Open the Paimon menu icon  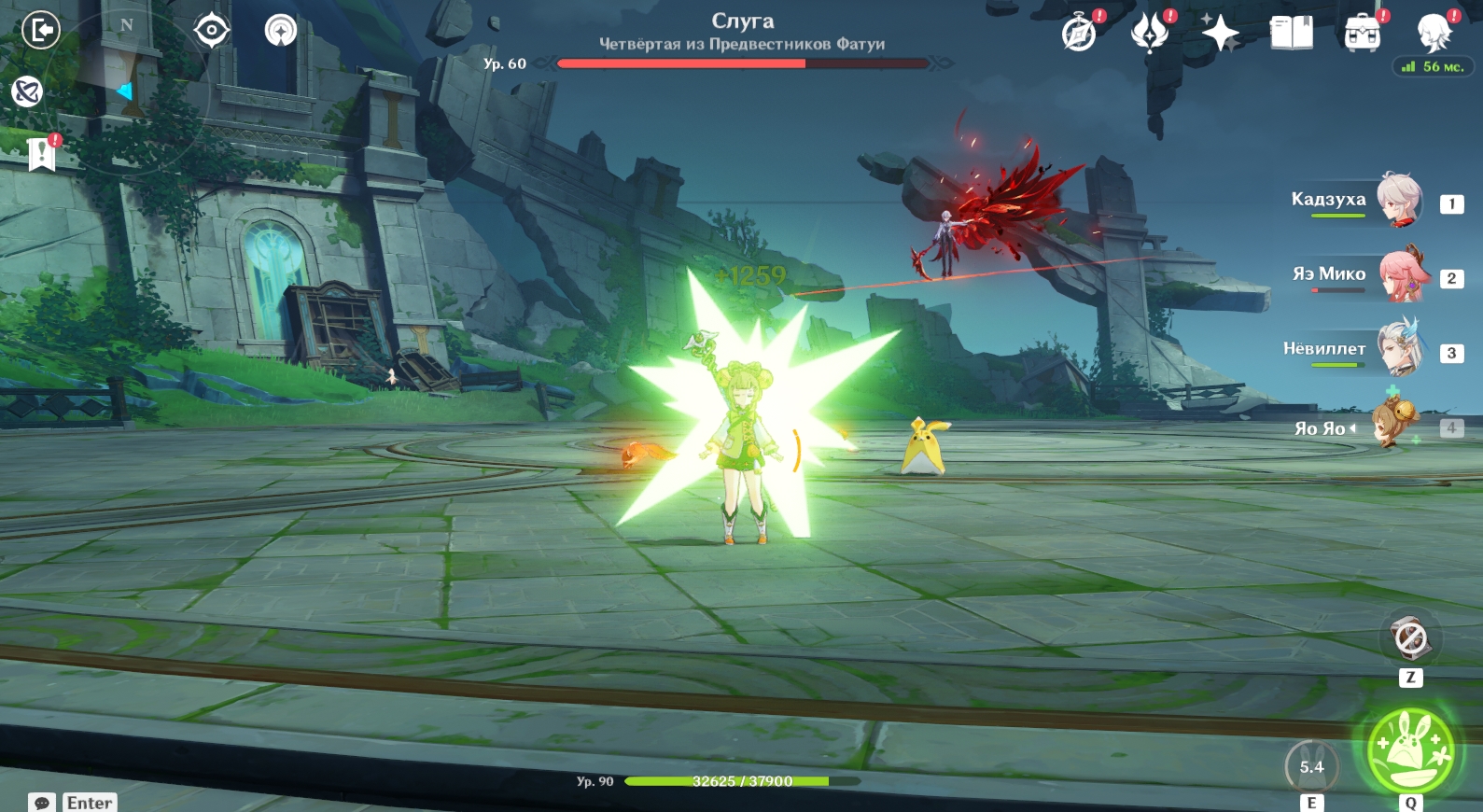(x=1433, y=34)
